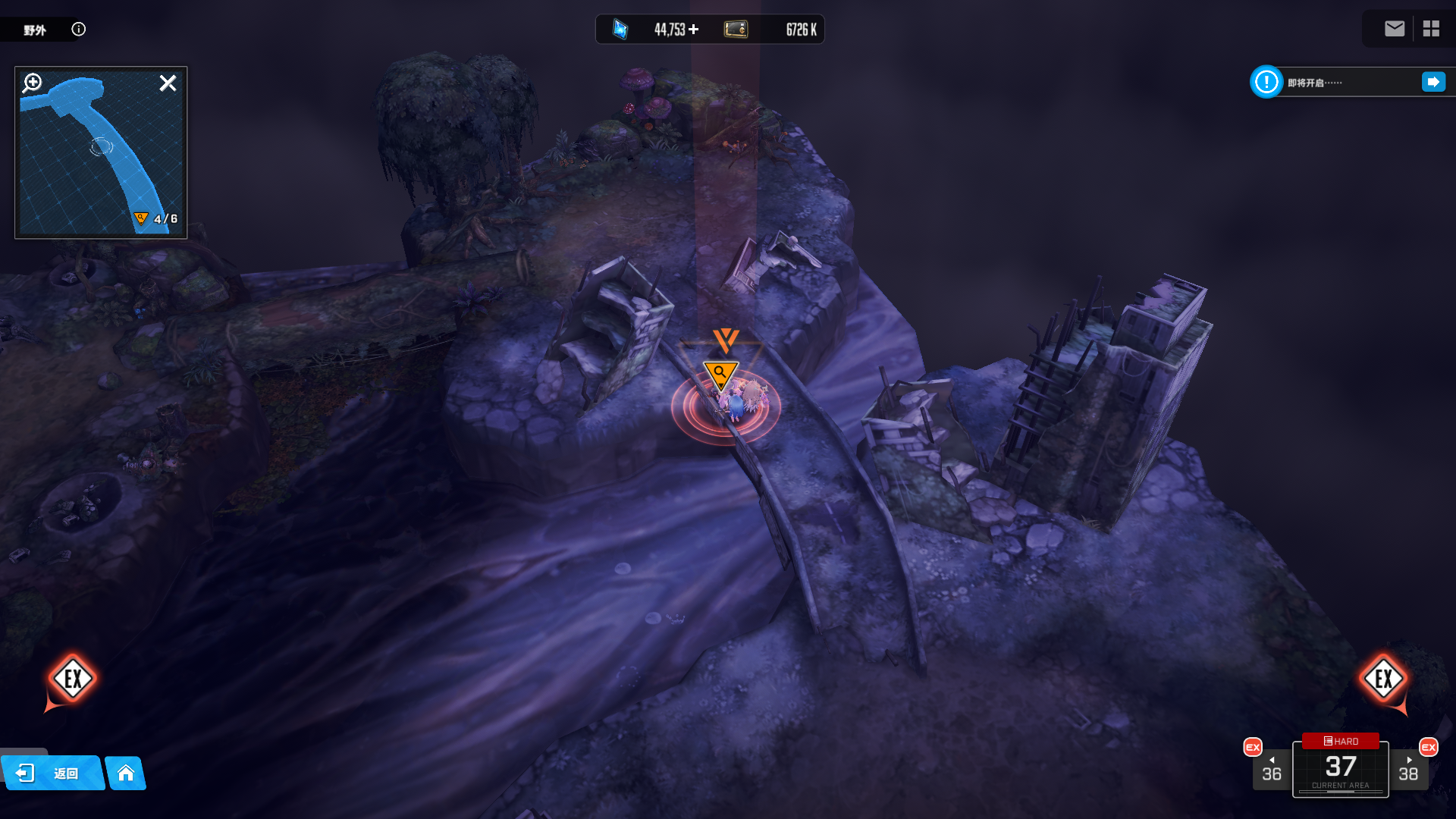Click the info icon beside 野外
The height and width of the screenshot is (819, 1456).
[x=78, y=29]
